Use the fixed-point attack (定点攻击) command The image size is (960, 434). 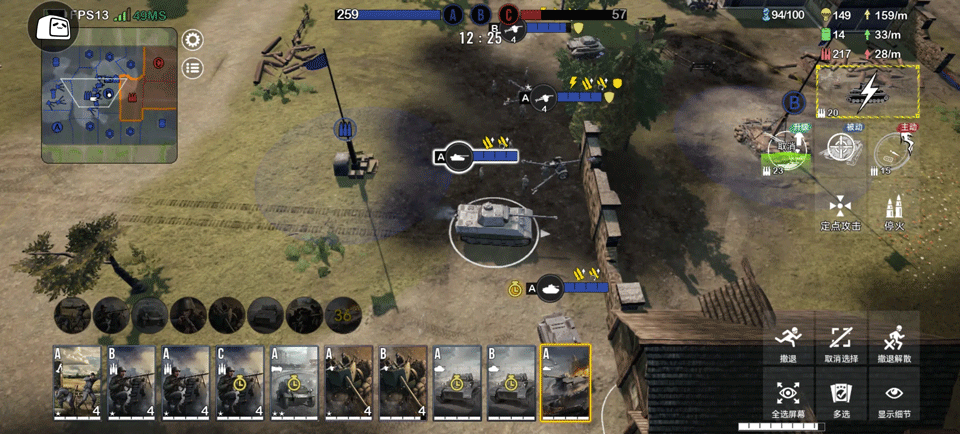pos(840,212)
